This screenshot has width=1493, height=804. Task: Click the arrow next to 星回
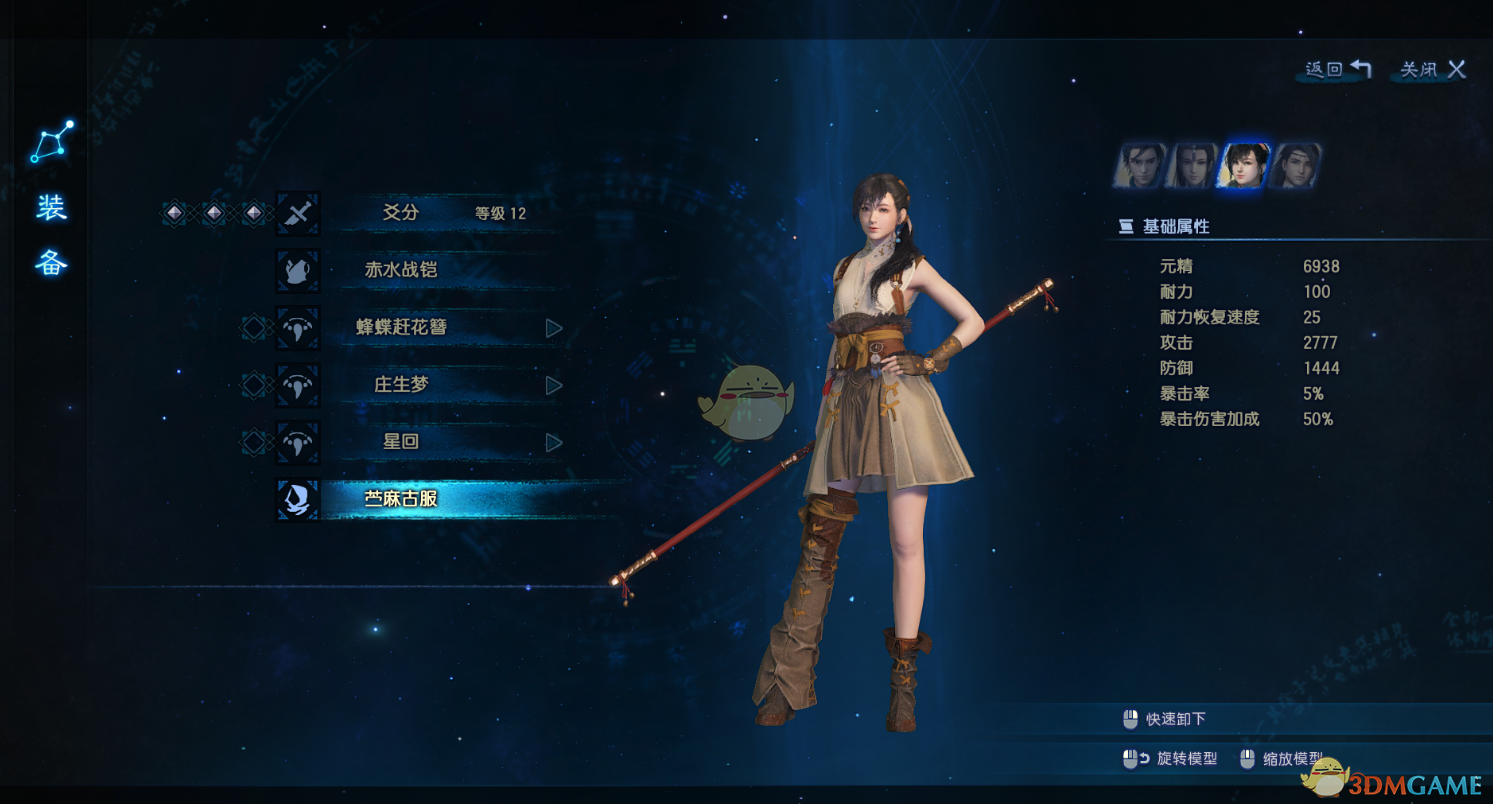click(554, 442)
